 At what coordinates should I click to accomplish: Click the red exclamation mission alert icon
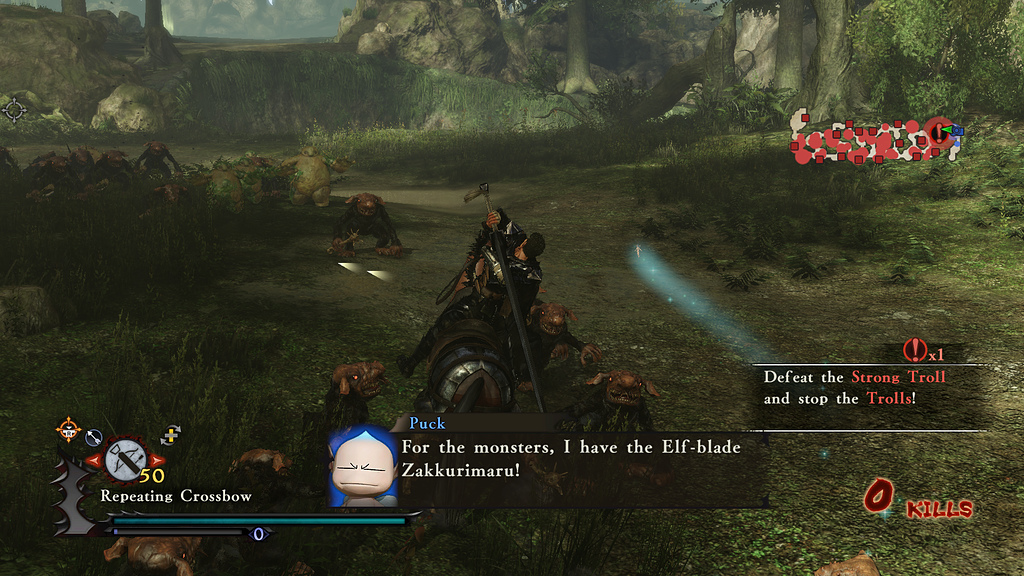(x=913, y=350)
